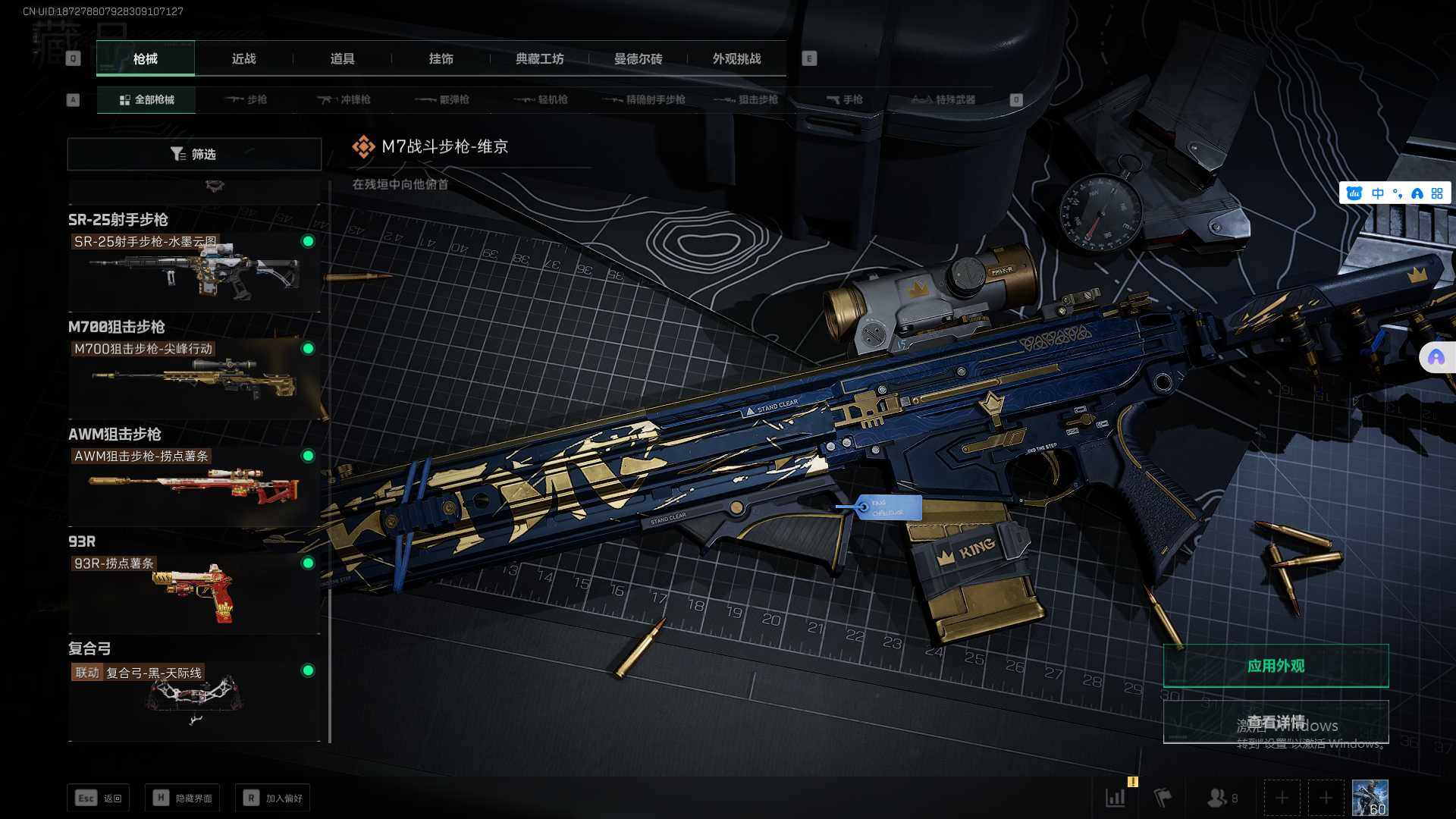Open 查看详情 to view skin details
Image resolution: width=1456 pixels, height=819 pixels.
[1276, 722]
